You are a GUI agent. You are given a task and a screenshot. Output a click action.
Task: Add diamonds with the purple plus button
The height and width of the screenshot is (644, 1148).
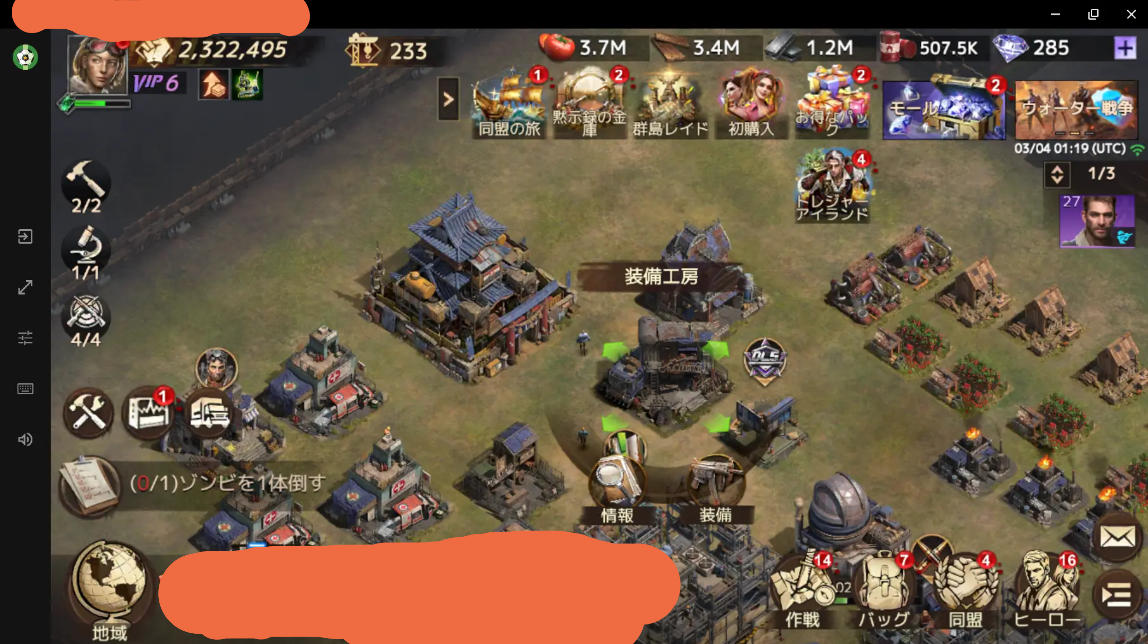click(x=1124, y=47)
